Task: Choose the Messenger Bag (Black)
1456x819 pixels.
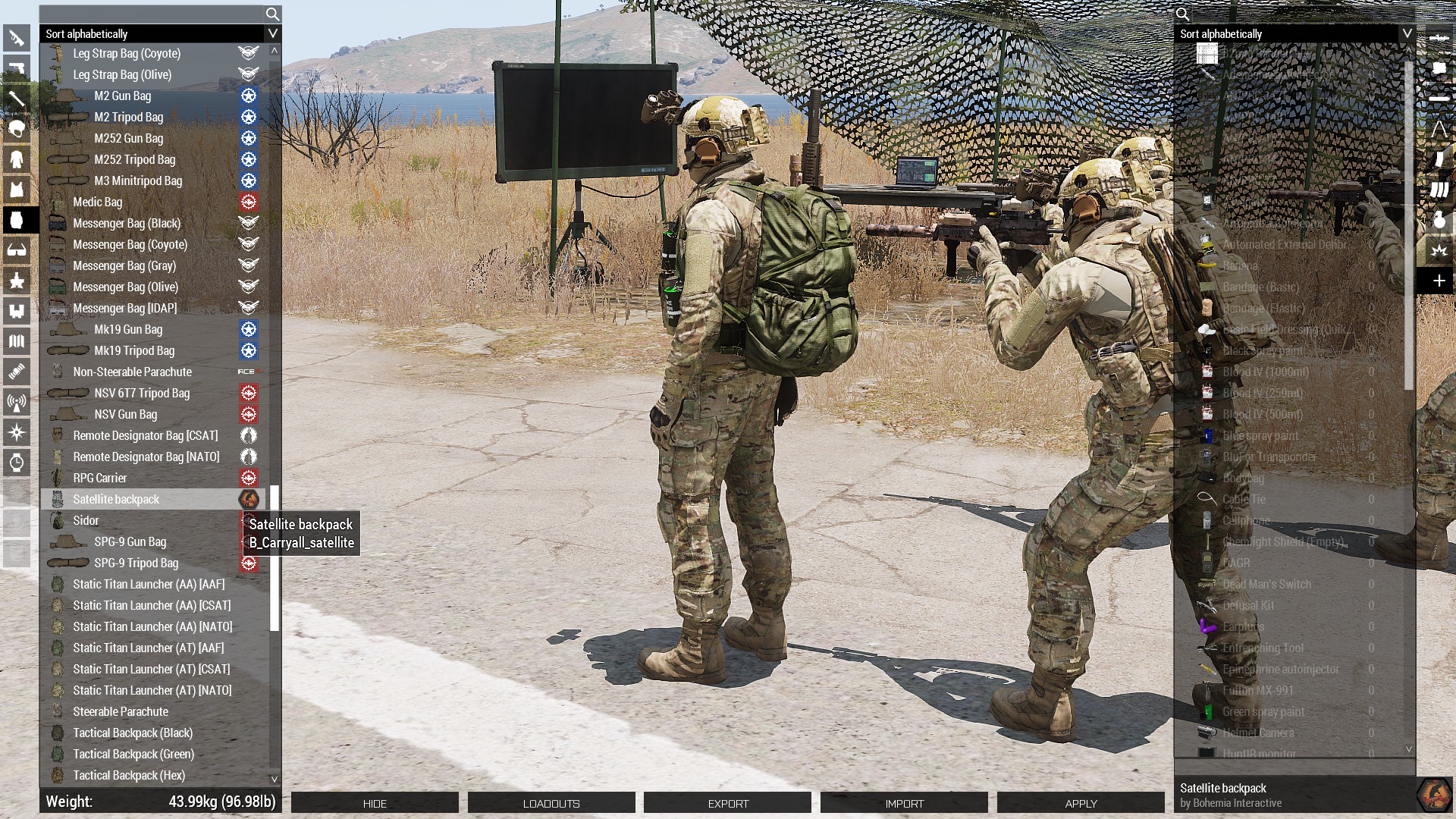Action: (x=127, y=223)
